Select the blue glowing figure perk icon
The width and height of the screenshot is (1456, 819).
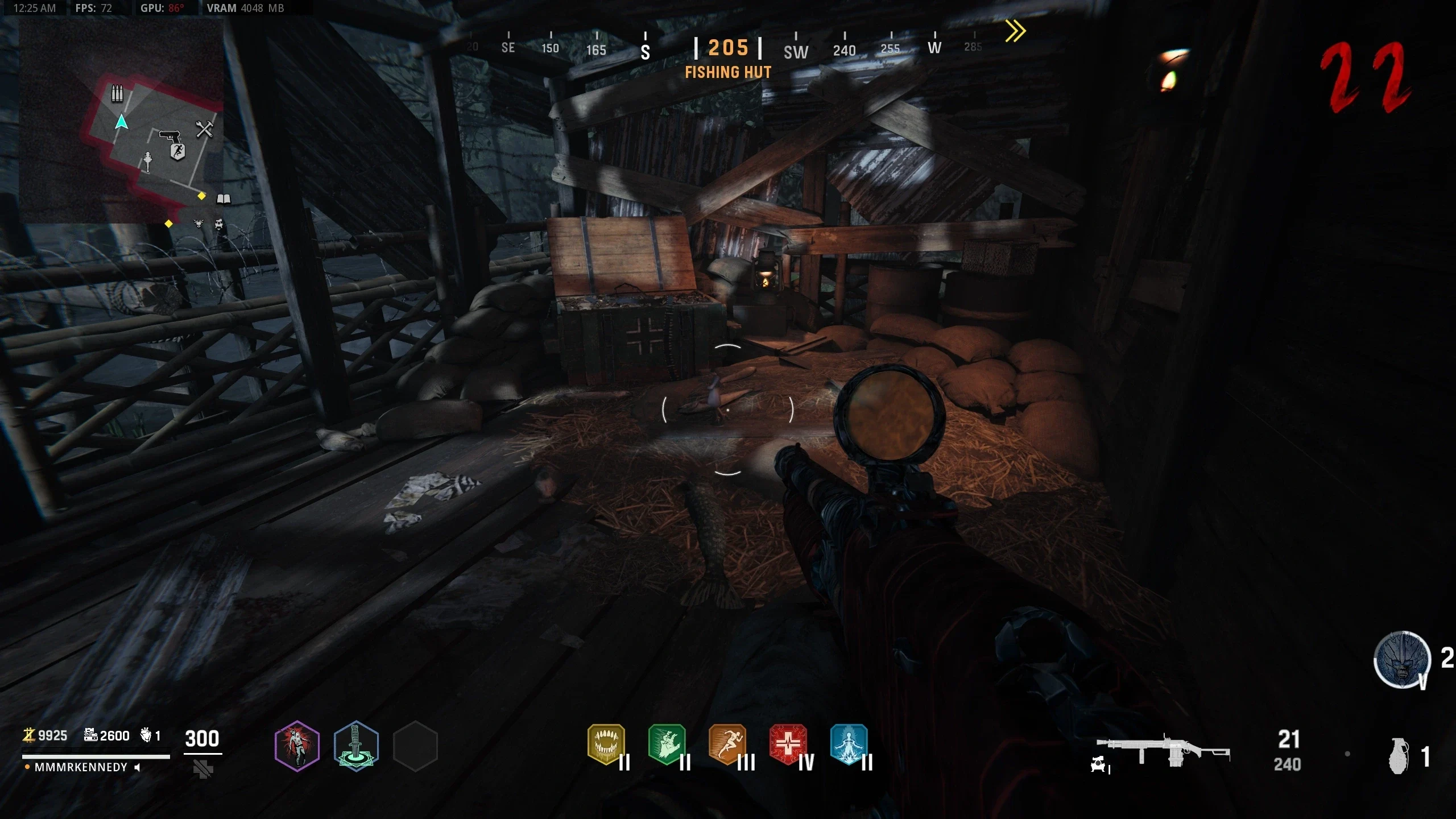pos(849,744)
